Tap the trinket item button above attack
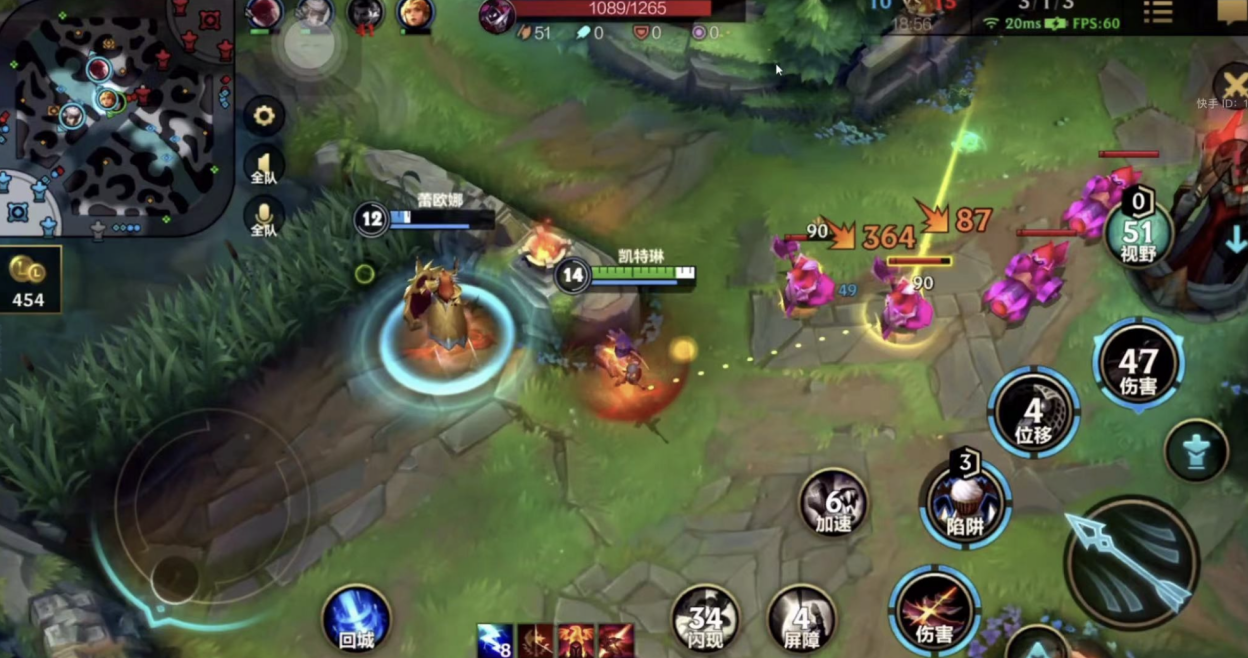1248x658 pixels. 1196,450
